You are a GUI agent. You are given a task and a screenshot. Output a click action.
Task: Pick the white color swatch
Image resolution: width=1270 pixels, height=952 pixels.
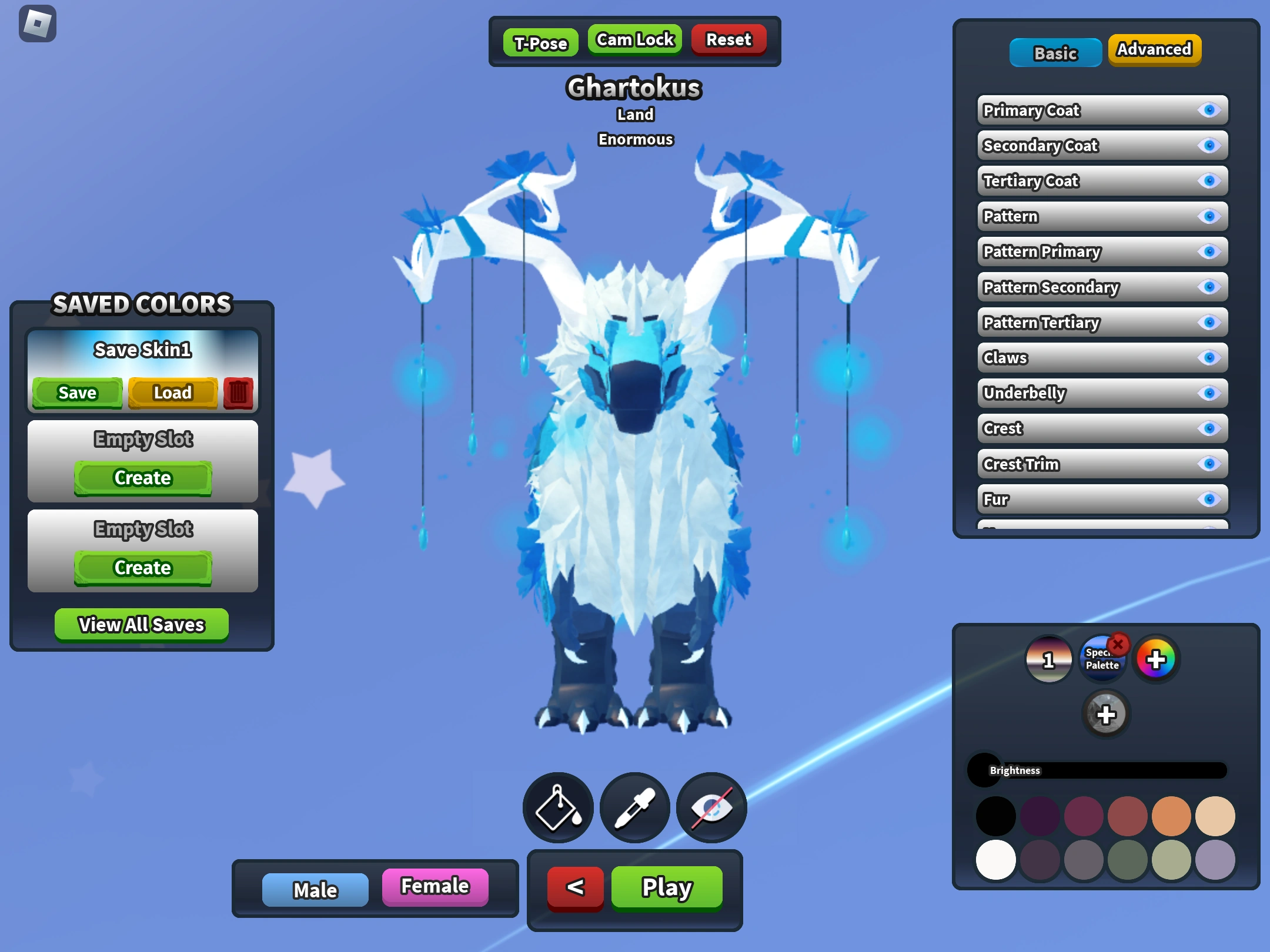[x=995, y=860]
